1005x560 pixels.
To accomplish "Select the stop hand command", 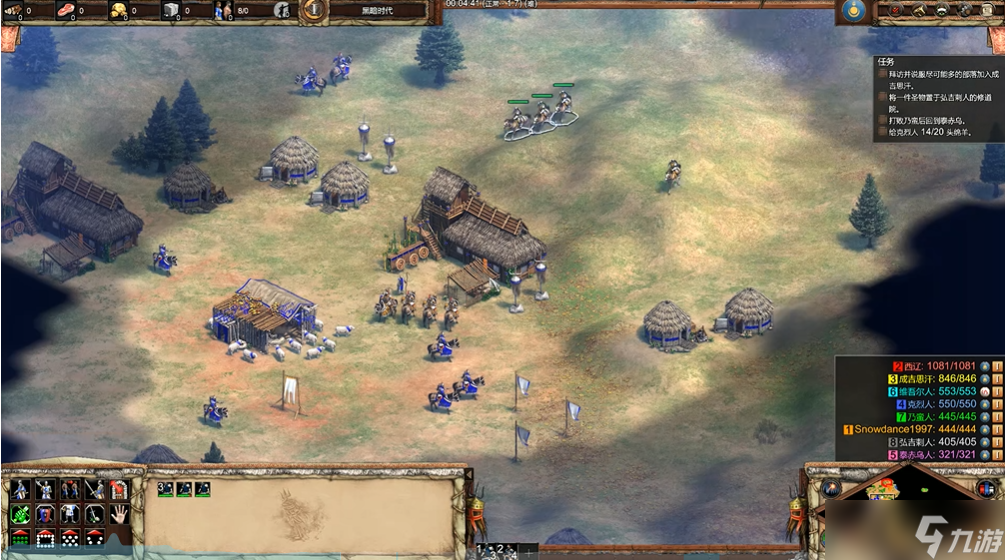I will coord(119,514).
